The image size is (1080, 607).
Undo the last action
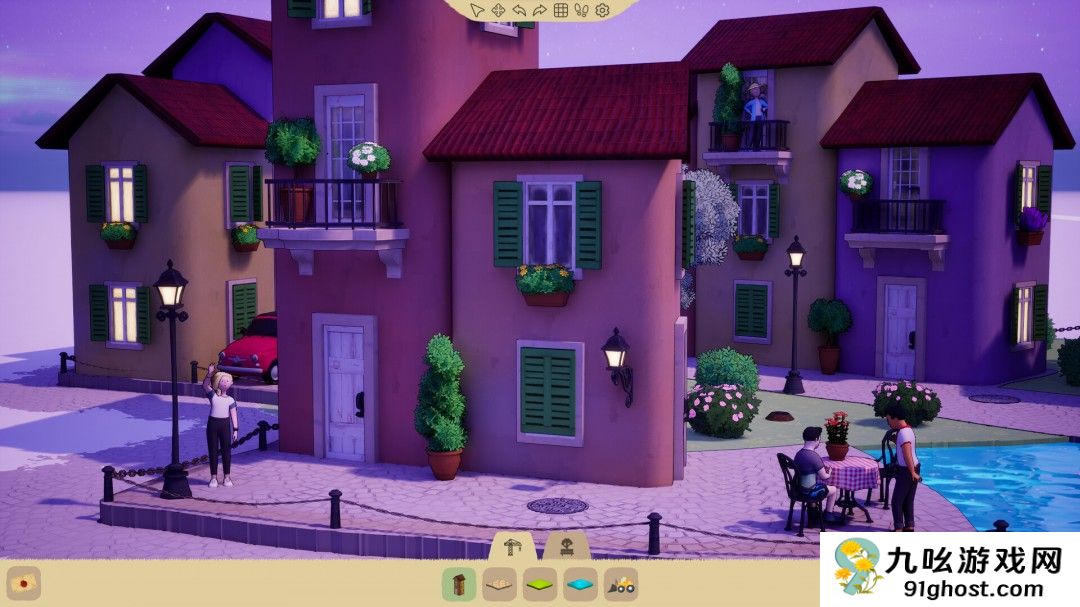click(x=519, y=10)
